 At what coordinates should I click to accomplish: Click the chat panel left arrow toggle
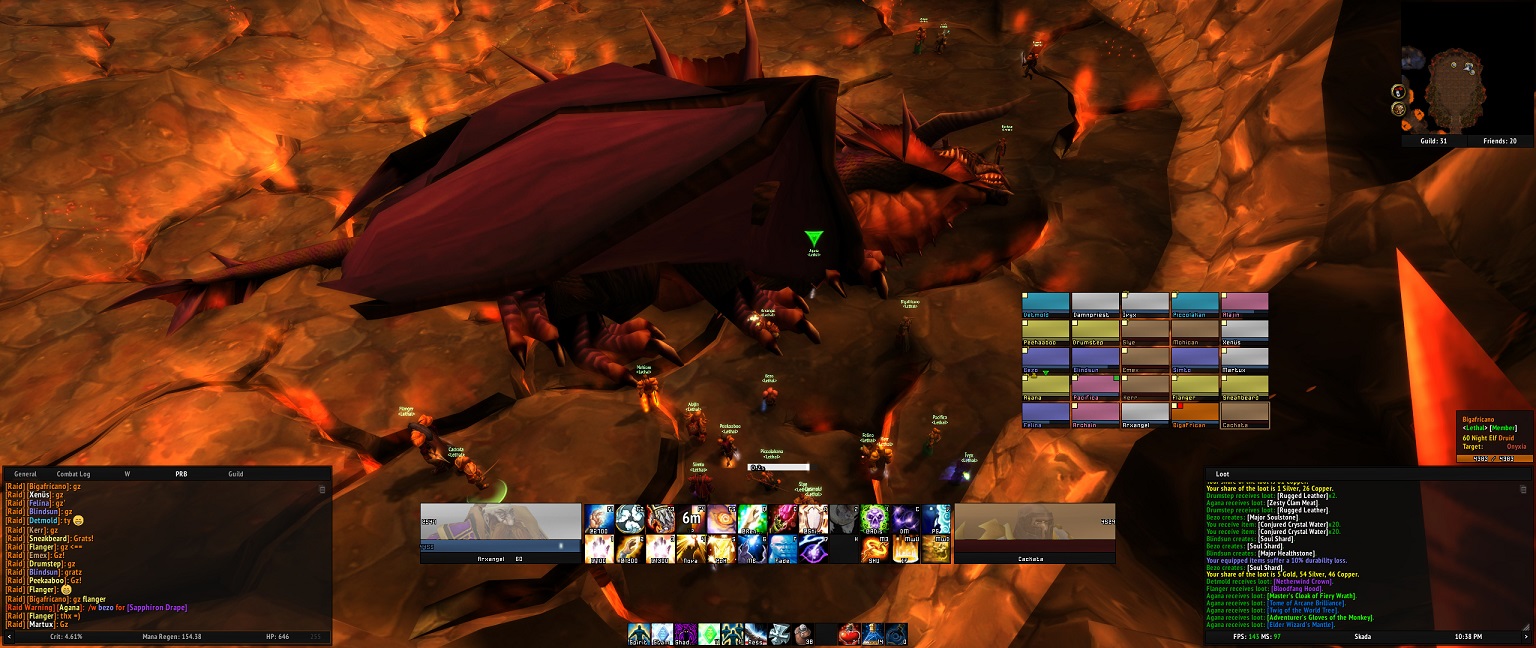[x=10, y=636]
